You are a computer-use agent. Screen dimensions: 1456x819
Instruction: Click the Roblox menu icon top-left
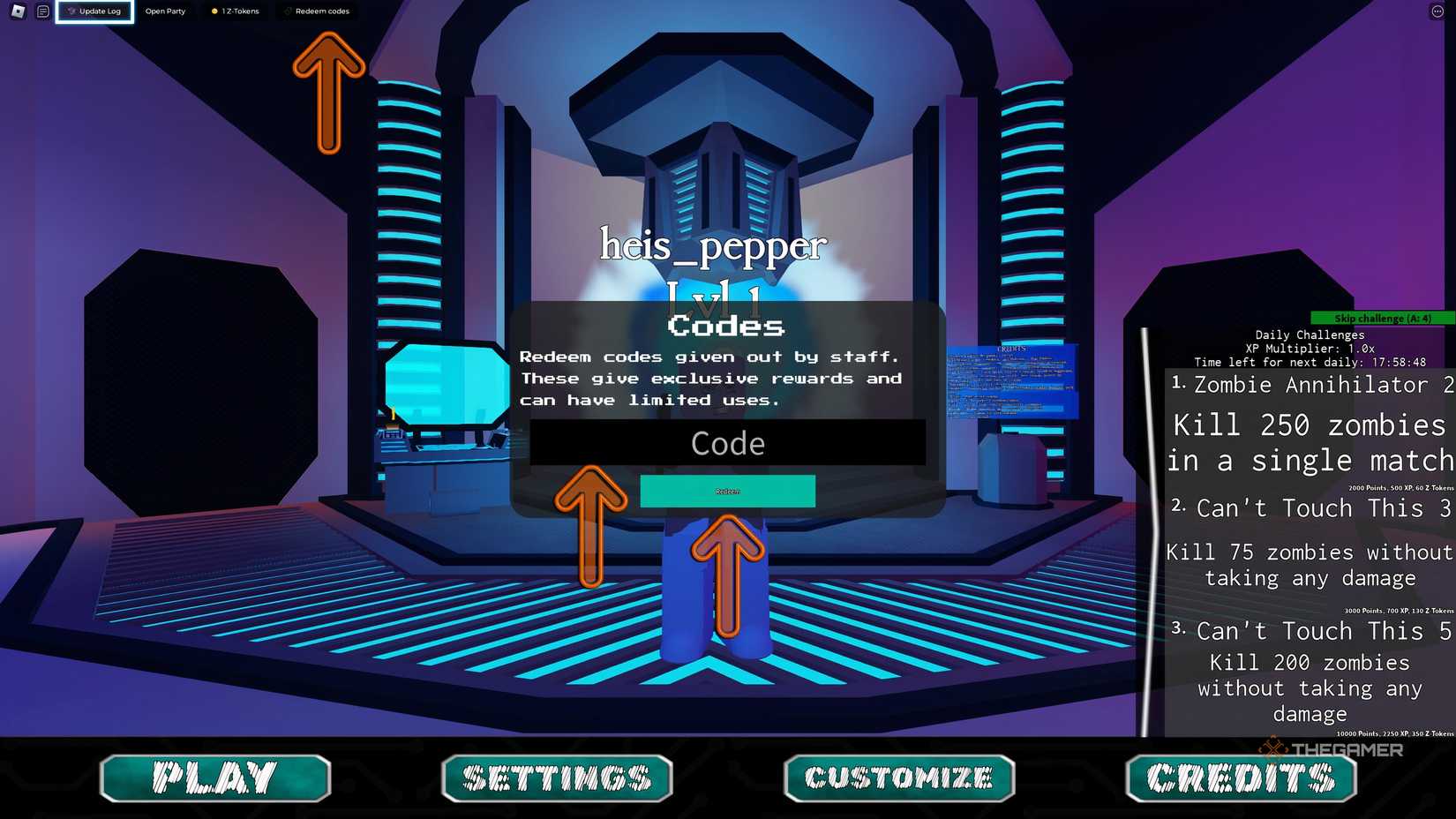(x=19, y=11)
